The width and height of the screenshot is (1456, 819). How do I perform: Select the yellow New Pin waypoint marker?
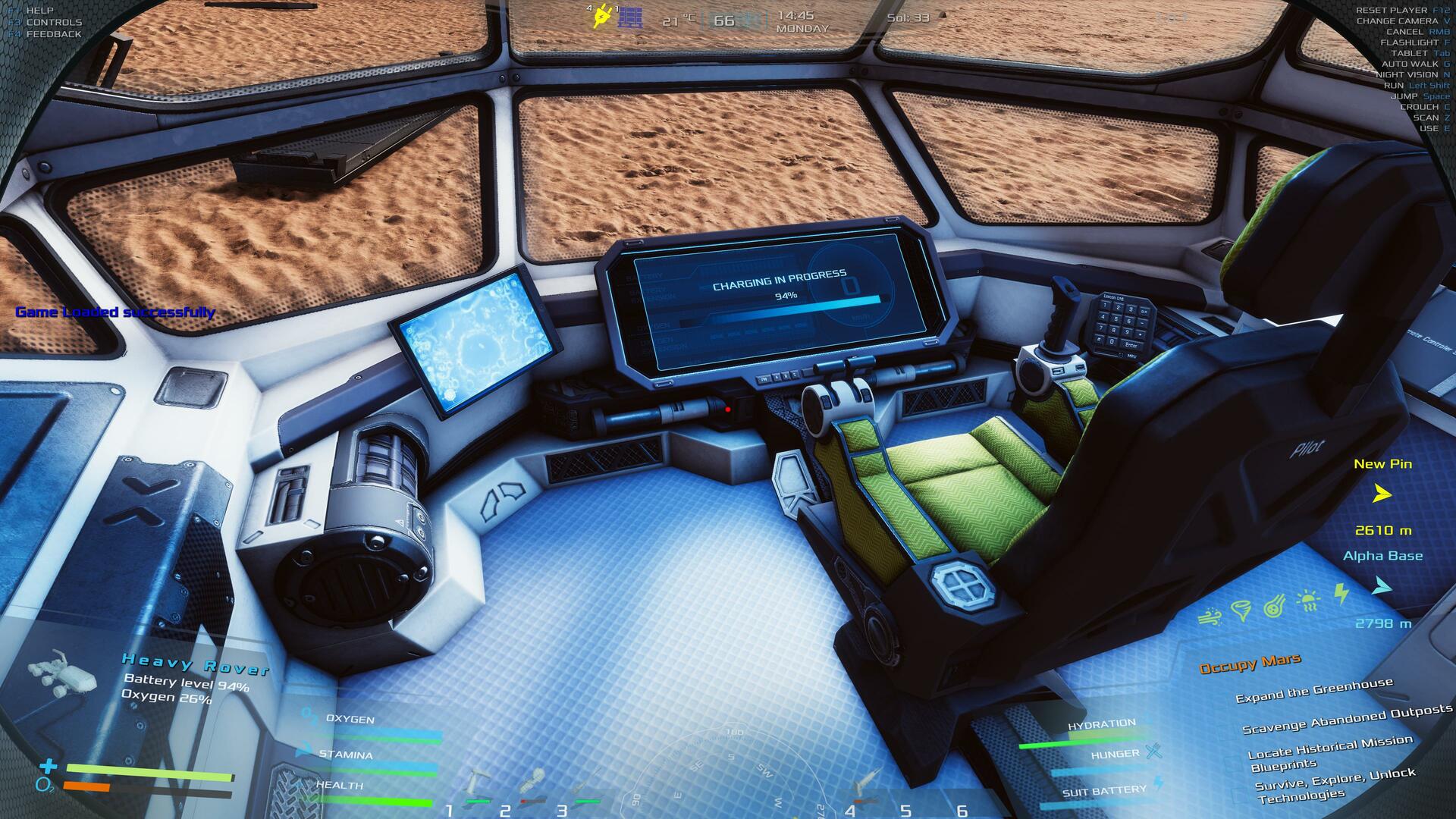[1382, 494]
